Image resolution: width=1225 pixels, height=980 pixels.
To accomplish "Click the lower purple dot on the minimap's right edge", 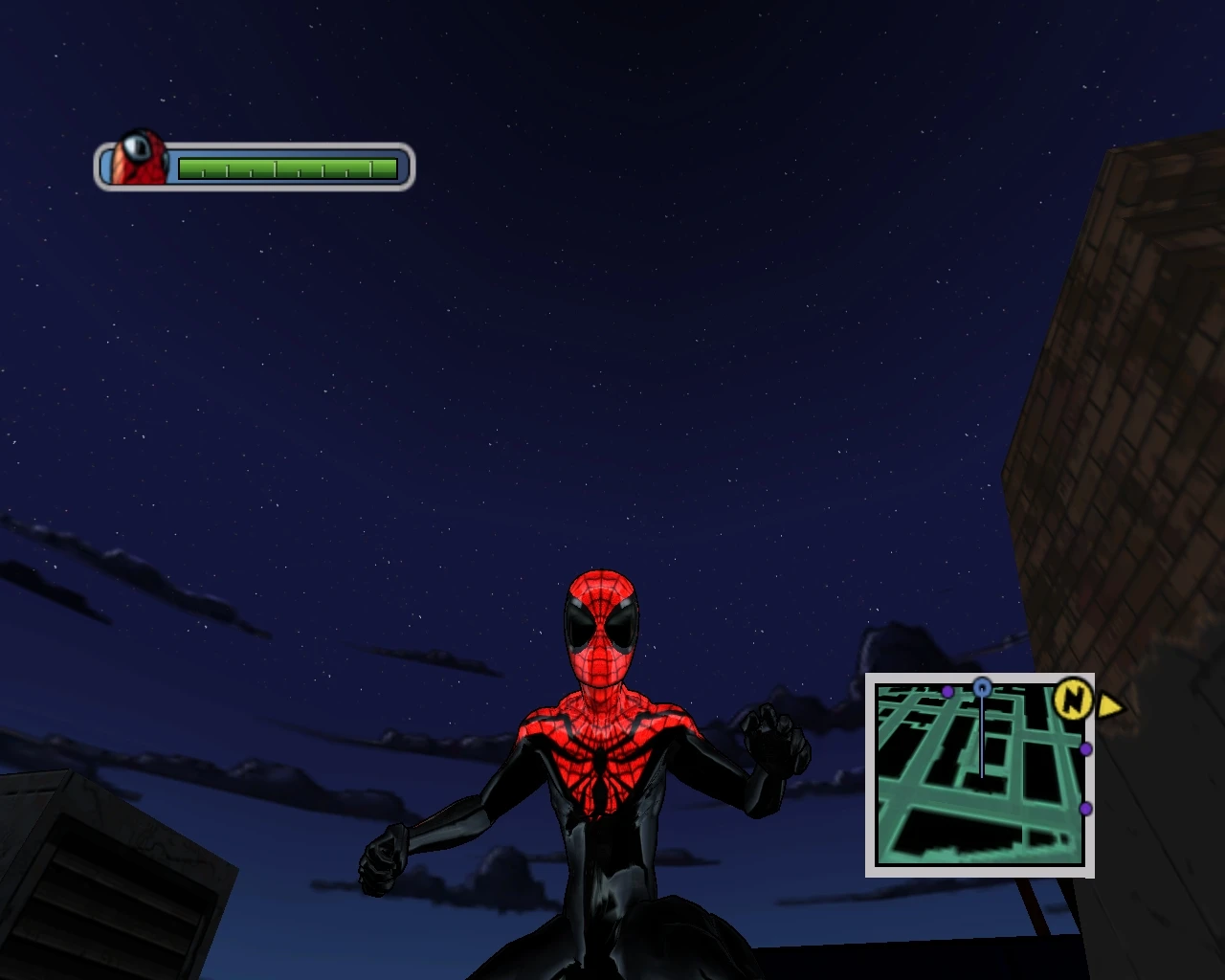I will (1085, 809).
